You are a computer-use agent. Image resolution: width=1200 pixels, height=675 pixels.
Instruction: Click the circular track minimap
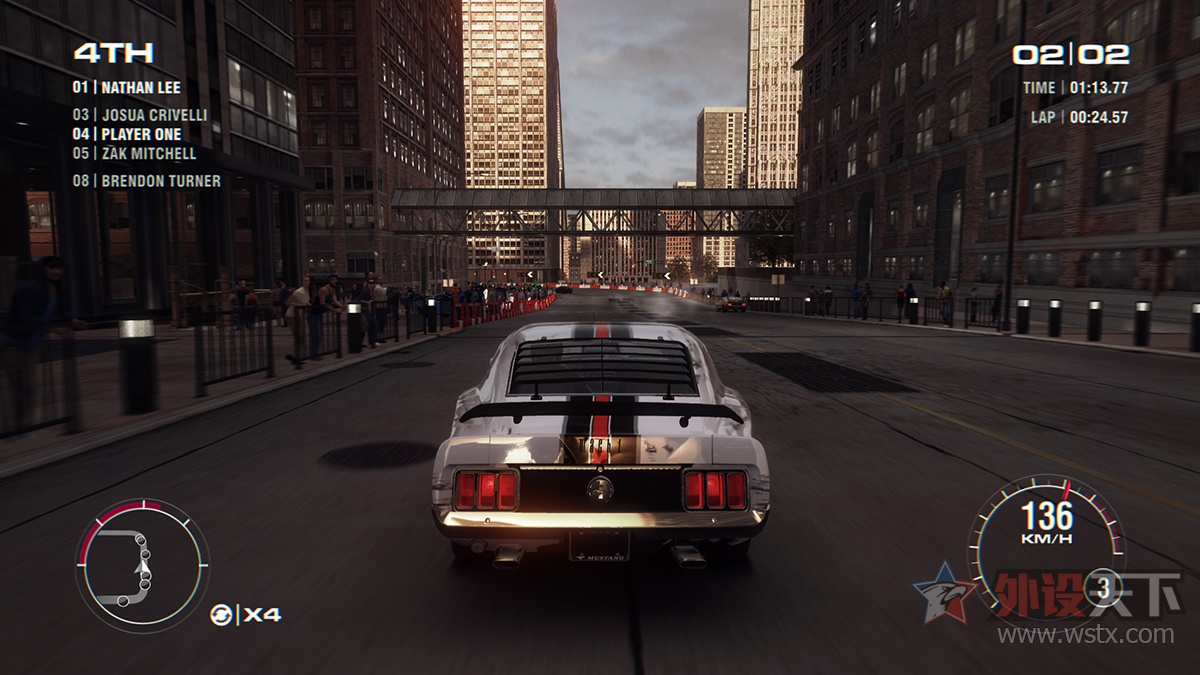[142, 565]
